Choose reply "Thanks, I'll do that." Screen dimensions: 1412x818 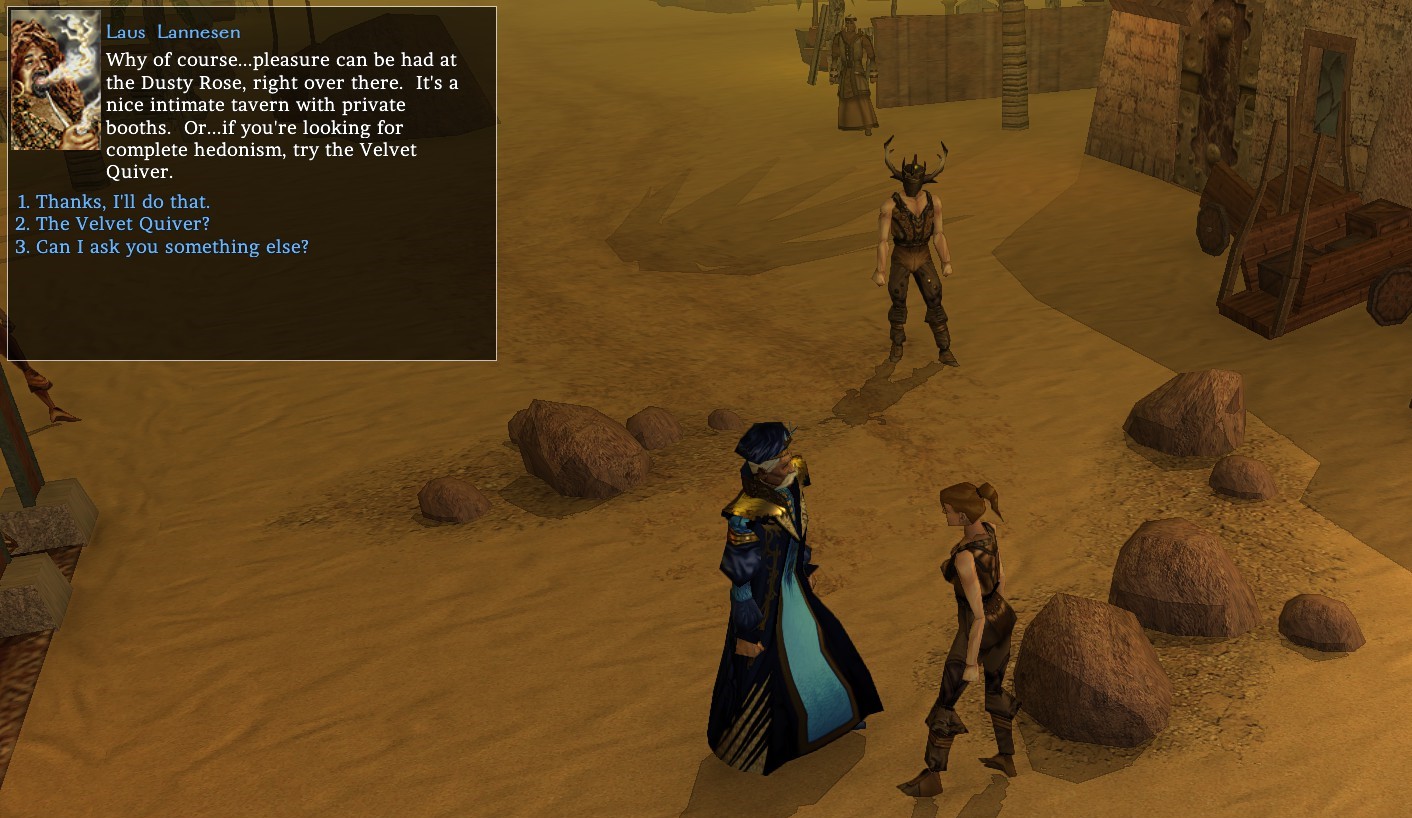(x=122, y=202)
